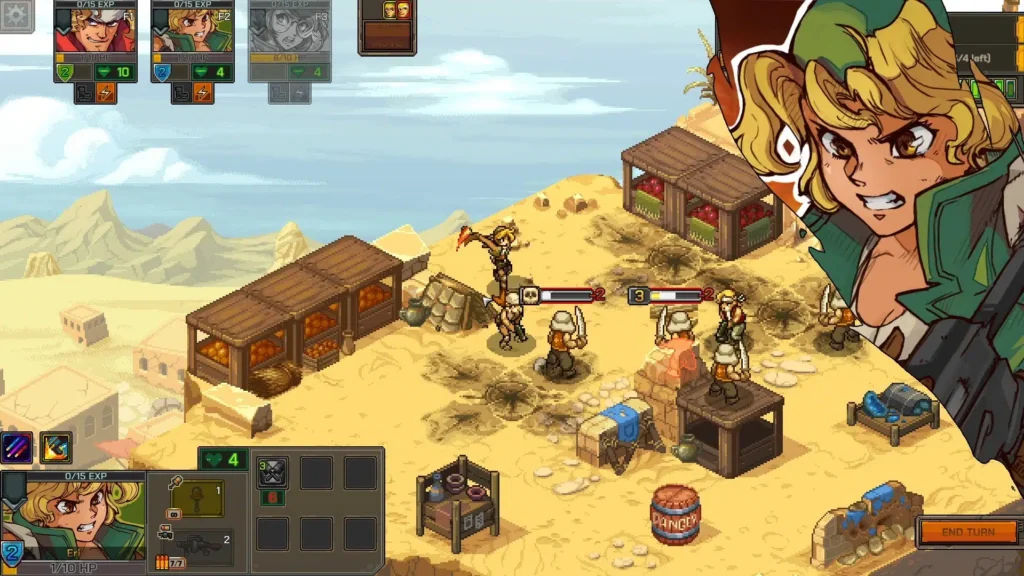1024x576 pixels.
Task: Open the gear settings menu
Action: click(16, 16)
